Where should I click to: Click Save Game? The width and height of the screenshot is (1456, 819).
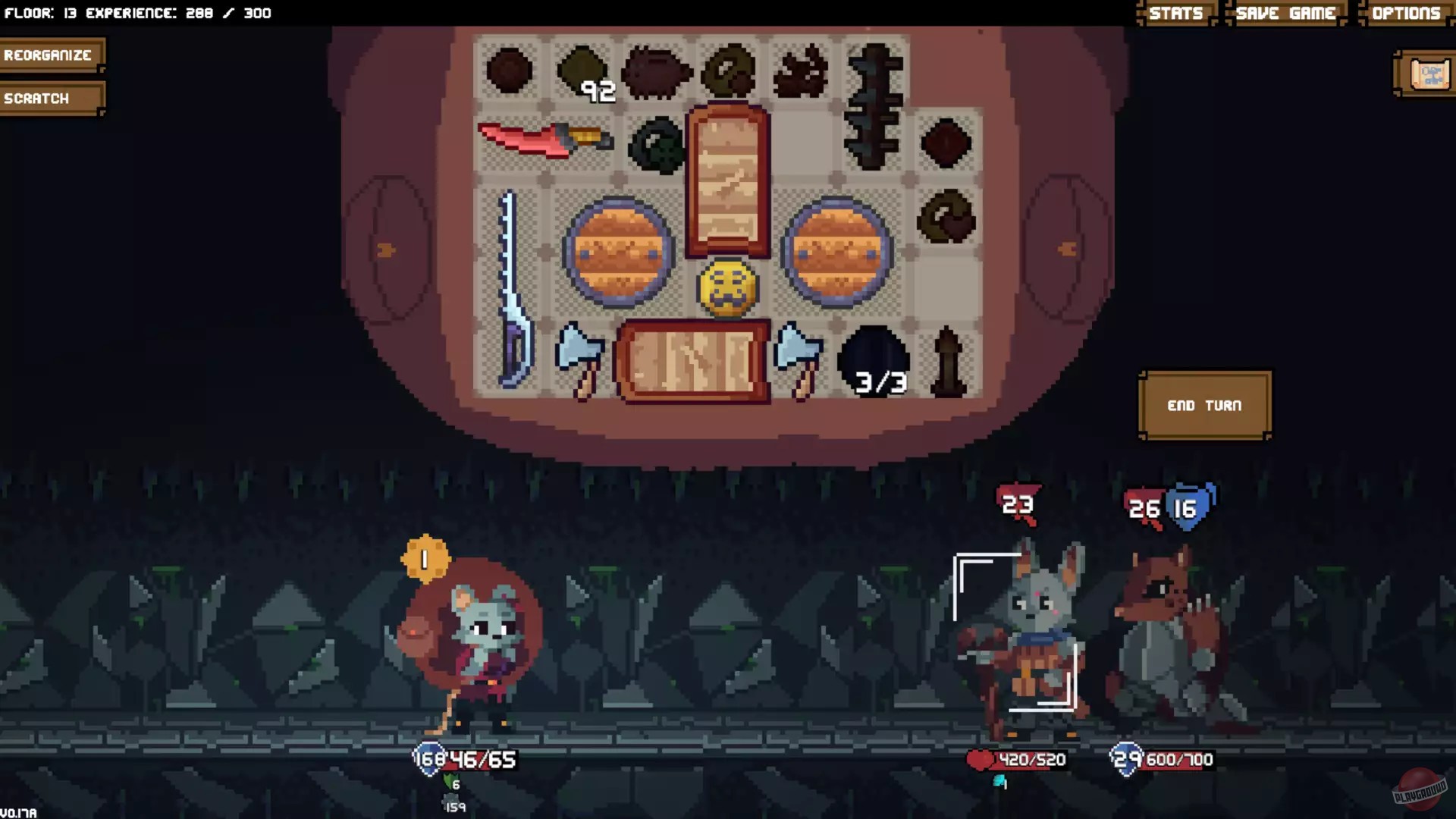click(1285, 12)
